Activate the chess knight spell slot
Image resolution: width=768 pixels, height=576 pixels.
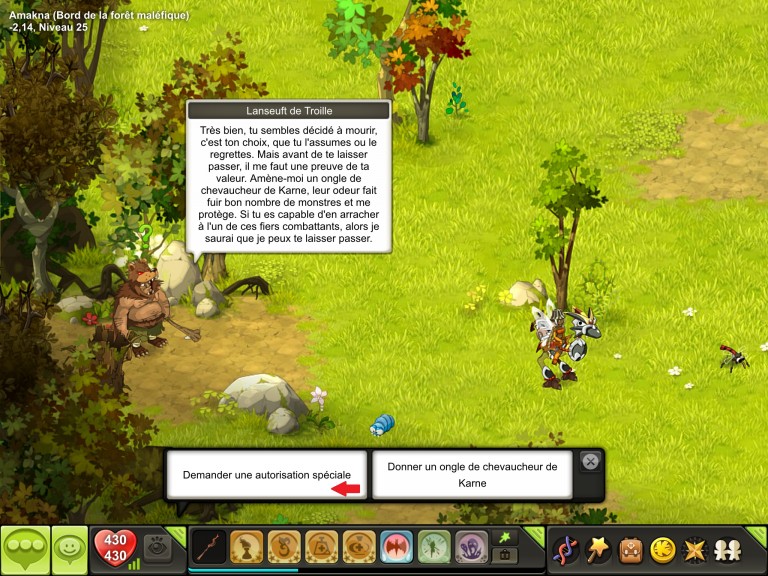tap(247, 547)
